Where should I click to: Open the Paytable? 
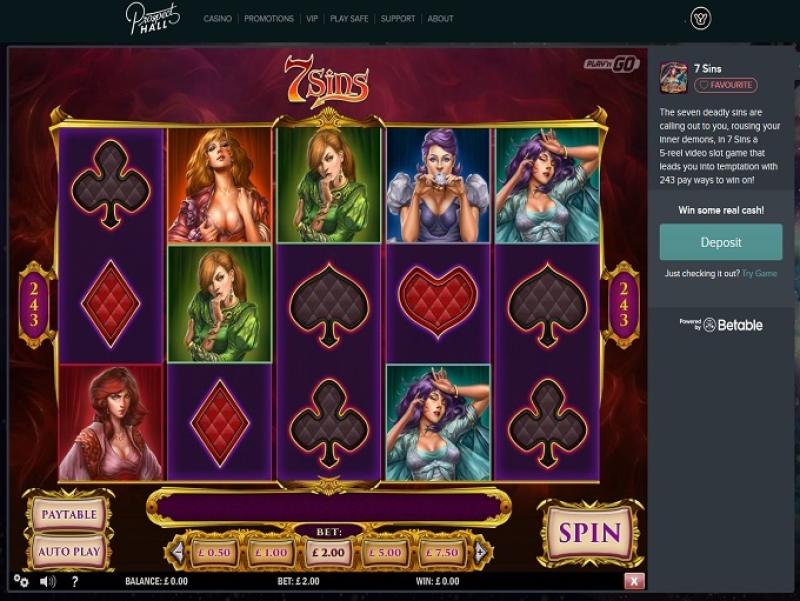click(68, 515)
